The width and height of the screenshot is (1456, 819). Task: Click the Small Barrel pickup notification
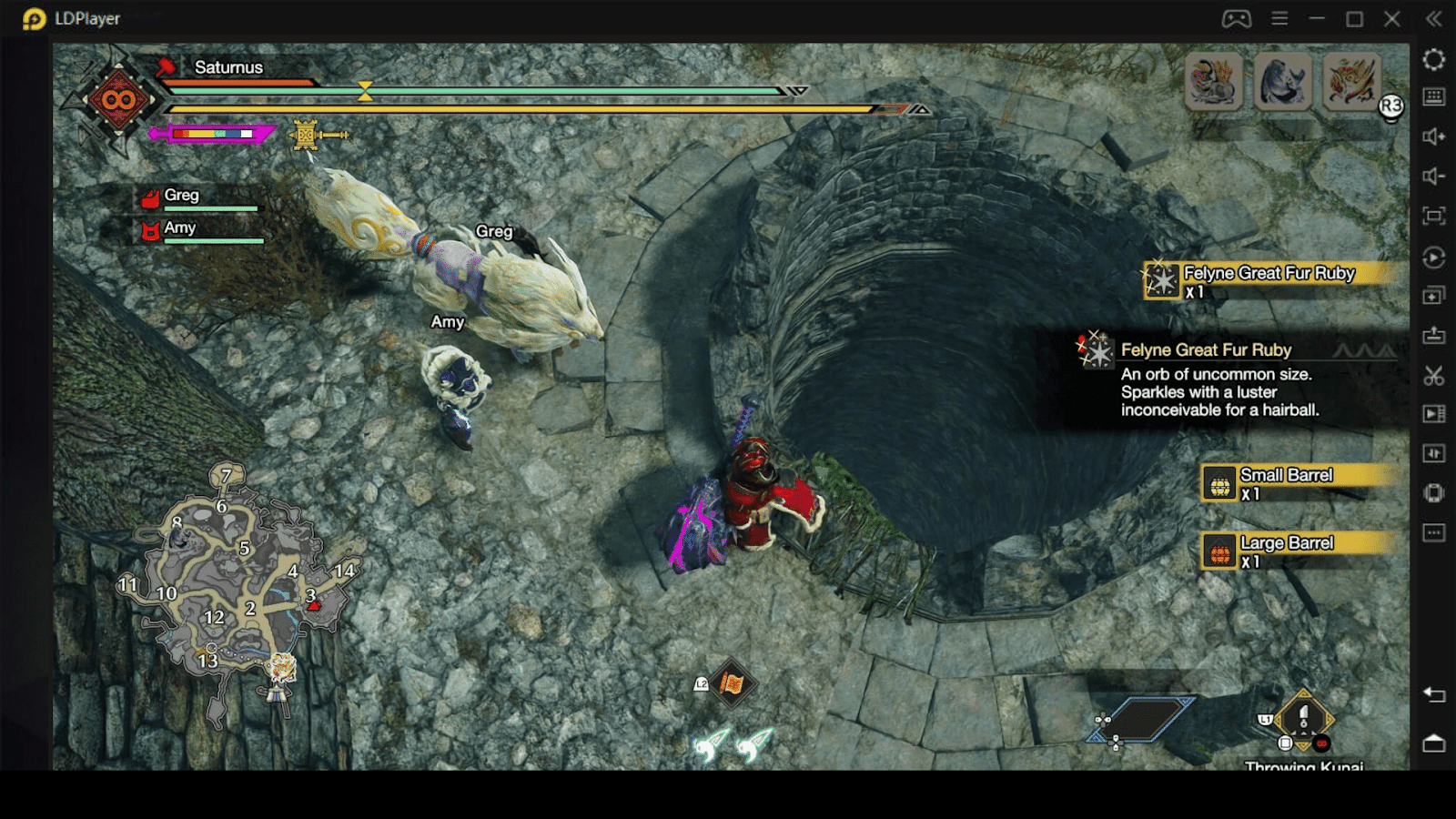(x=1297, y=483)
